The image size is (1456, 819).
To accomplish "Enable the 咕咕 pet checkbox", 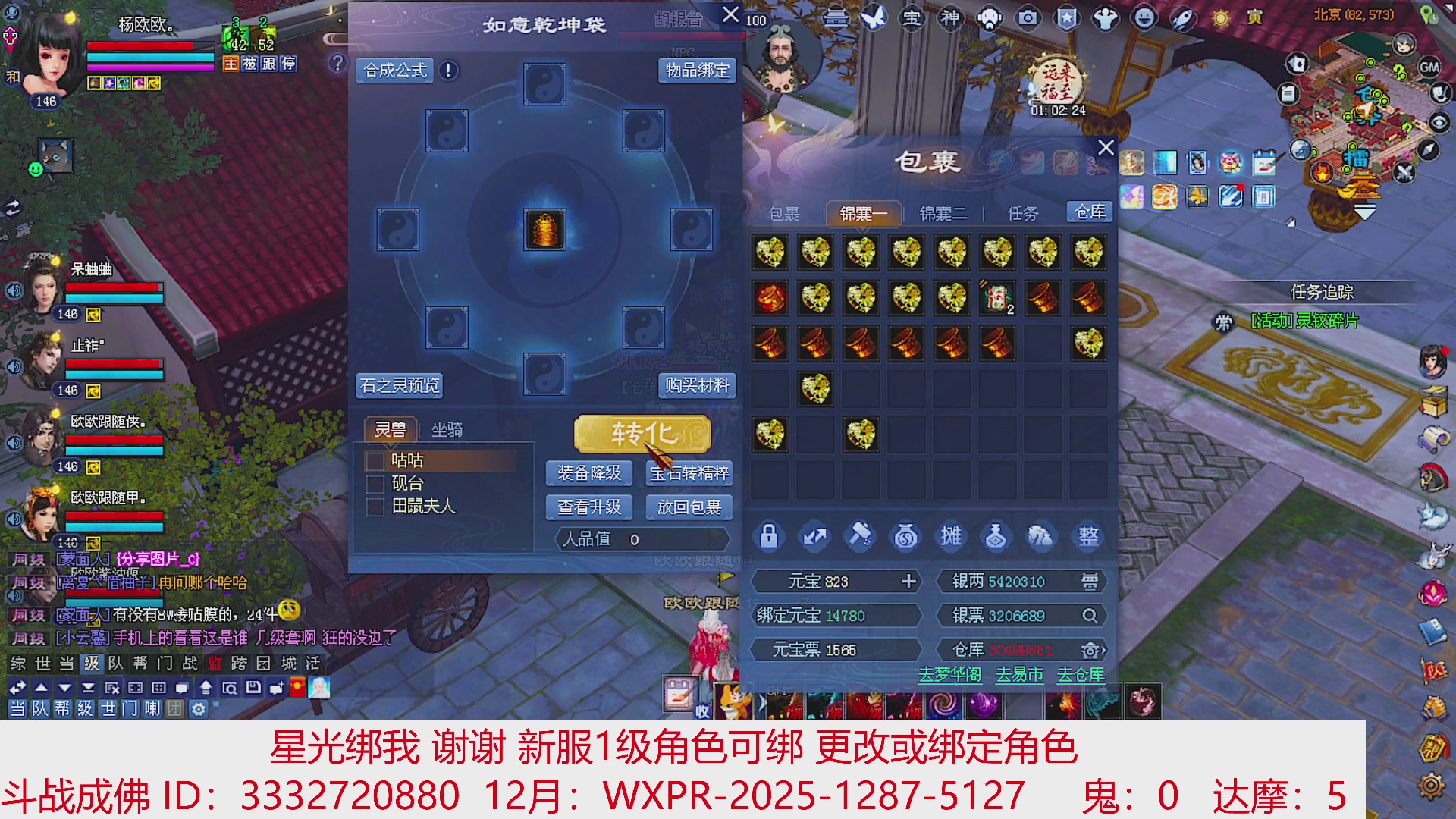I will 375,460.
